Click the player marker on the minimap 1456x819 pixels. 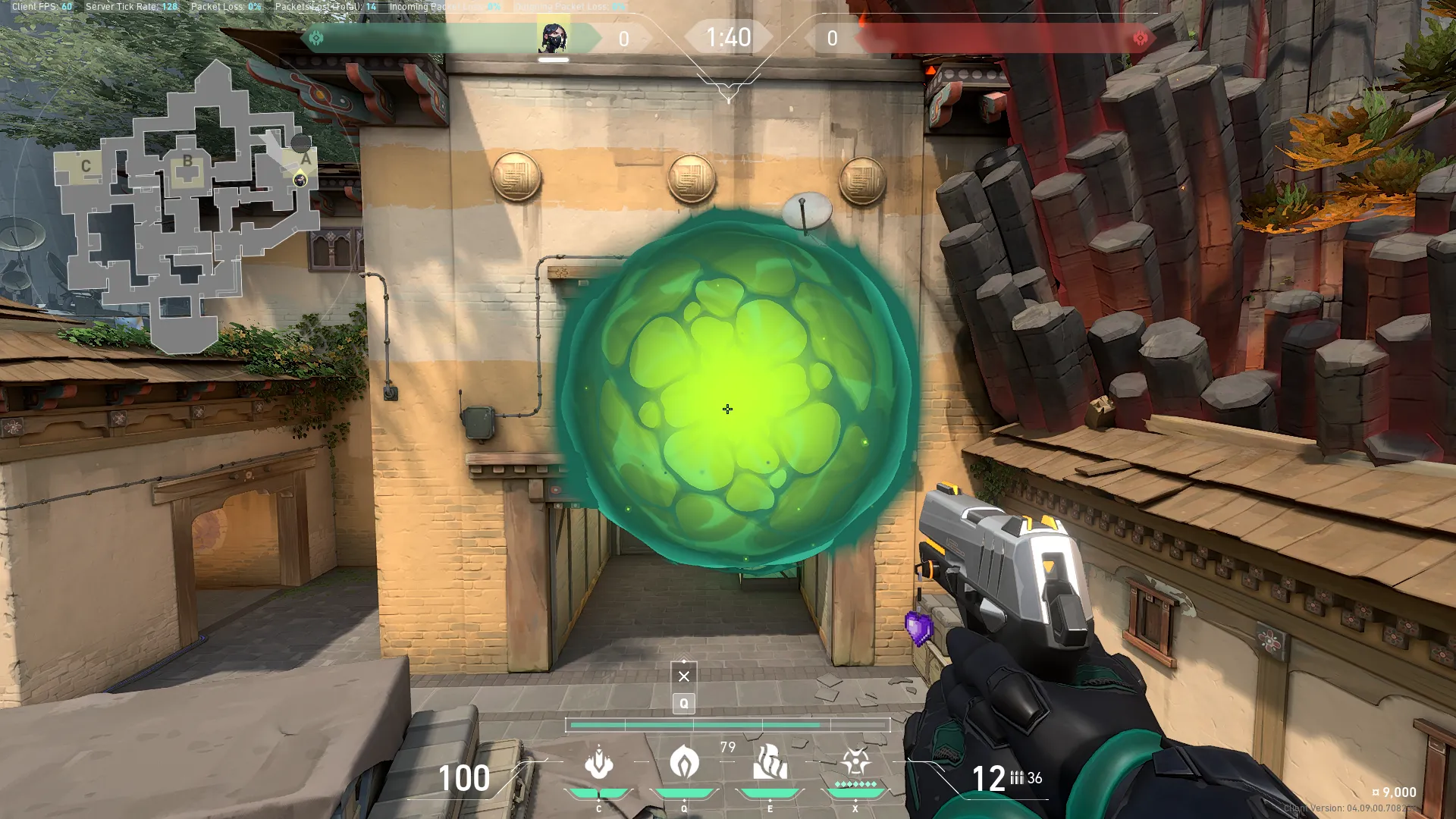click(x=300, y=180)
